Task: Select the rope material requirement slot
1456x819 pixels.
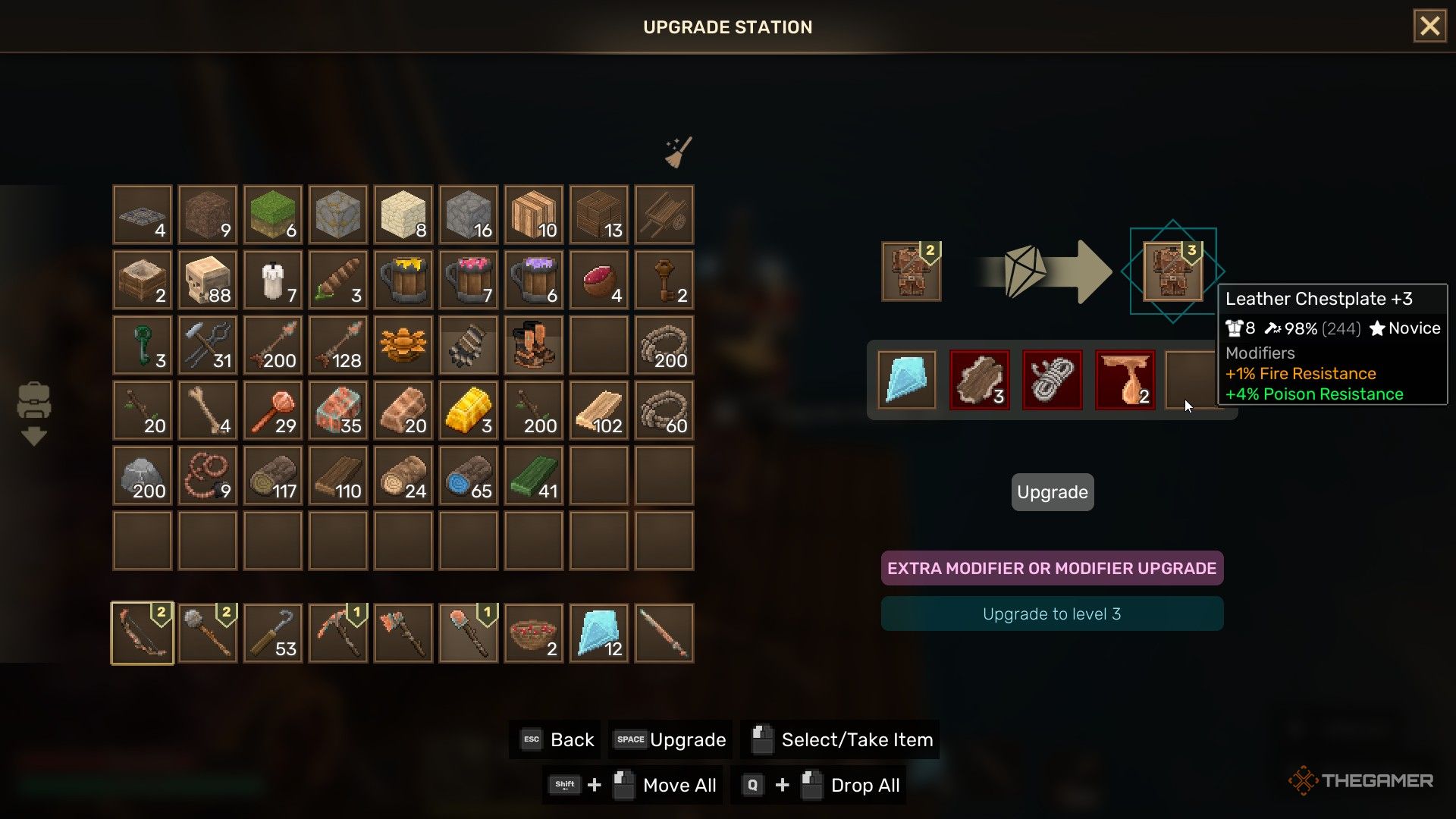Action: (x=1052, y=380)
